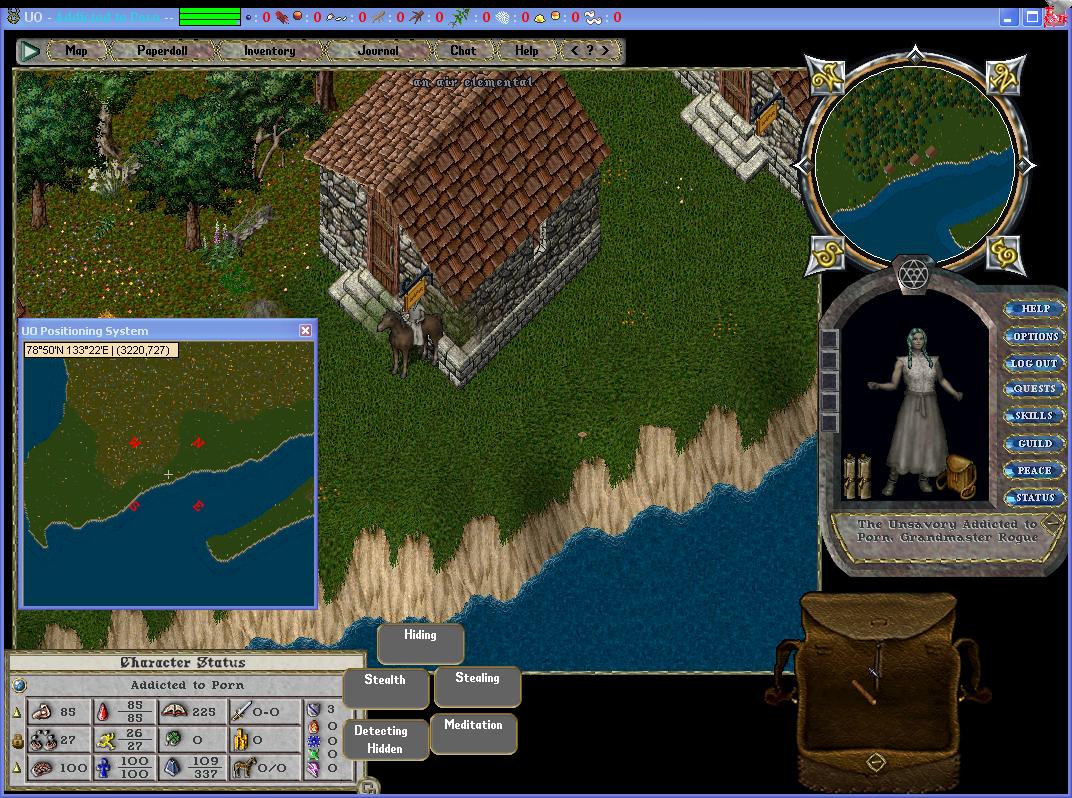Viewport: 1072px width, 798px height.
Task: Maximize the UO game window
Action: (1031, 17)
